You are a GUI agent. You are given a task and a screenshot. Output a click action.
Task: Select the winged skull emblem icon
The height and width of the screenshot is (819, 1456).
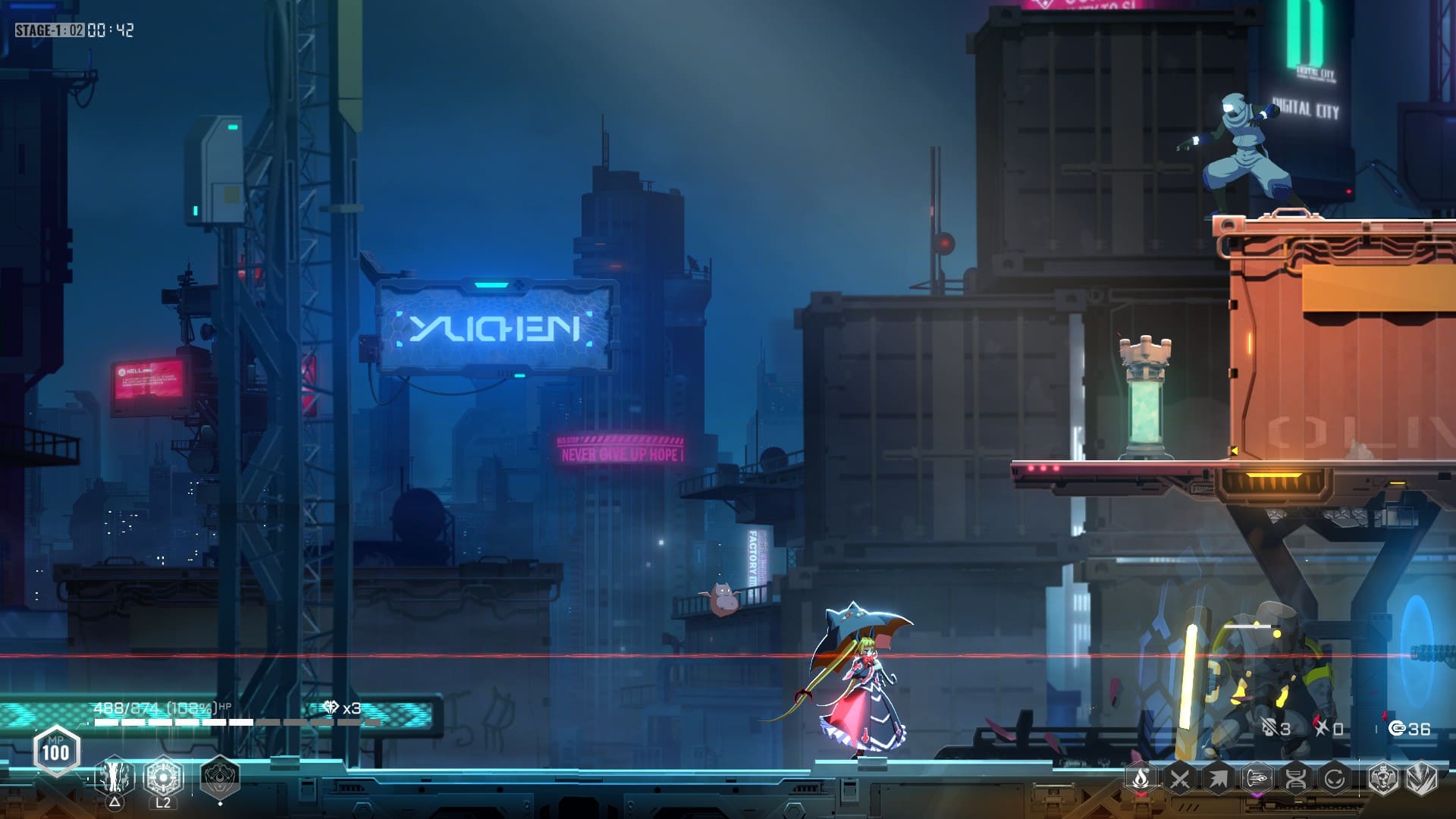click(x=1382, y=778)
